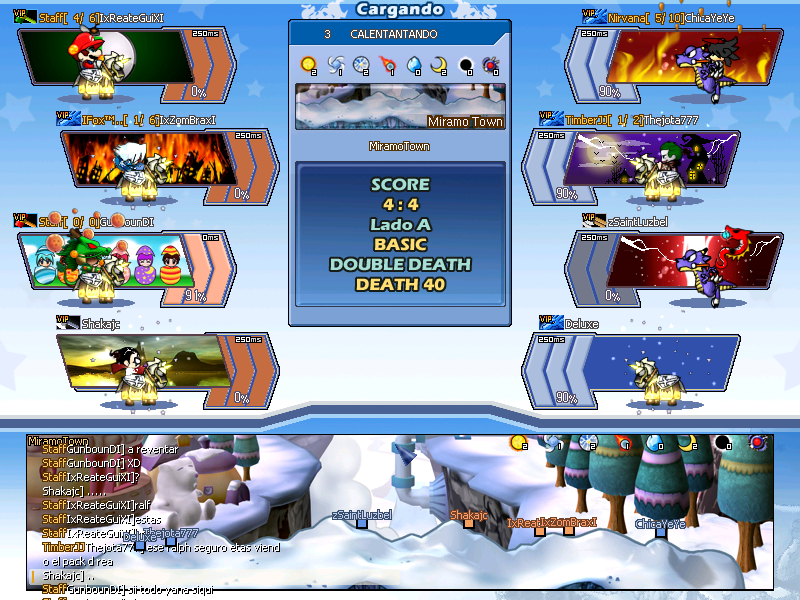Click the tornado icon in the Cargando panel

(334, 65)
